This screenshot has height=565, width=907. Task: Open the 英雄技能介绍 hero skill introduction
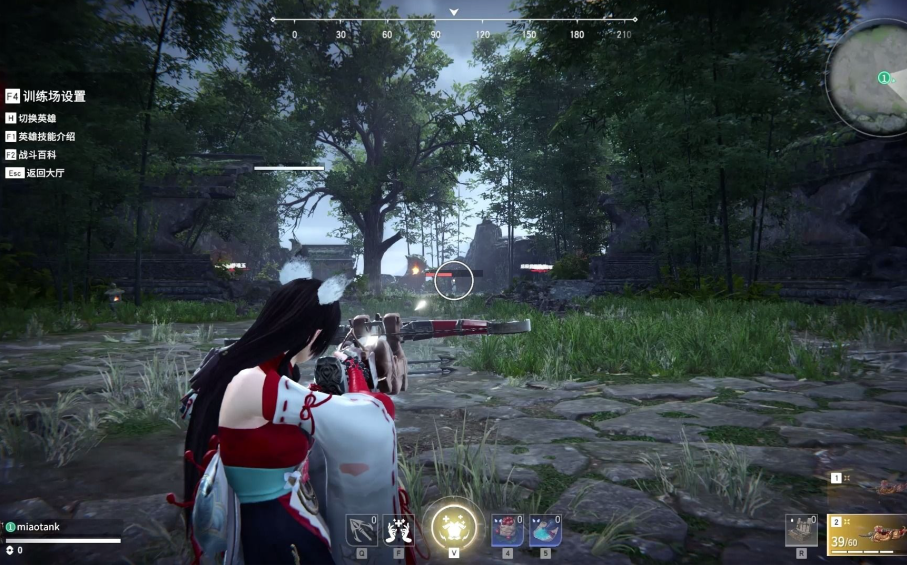[46, 136]
